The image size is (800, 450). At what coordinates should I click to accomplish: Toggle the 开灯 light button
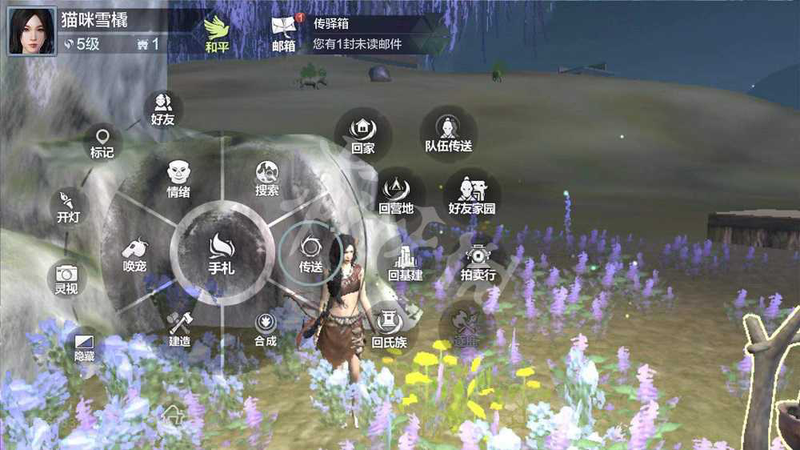coord(67,204)
